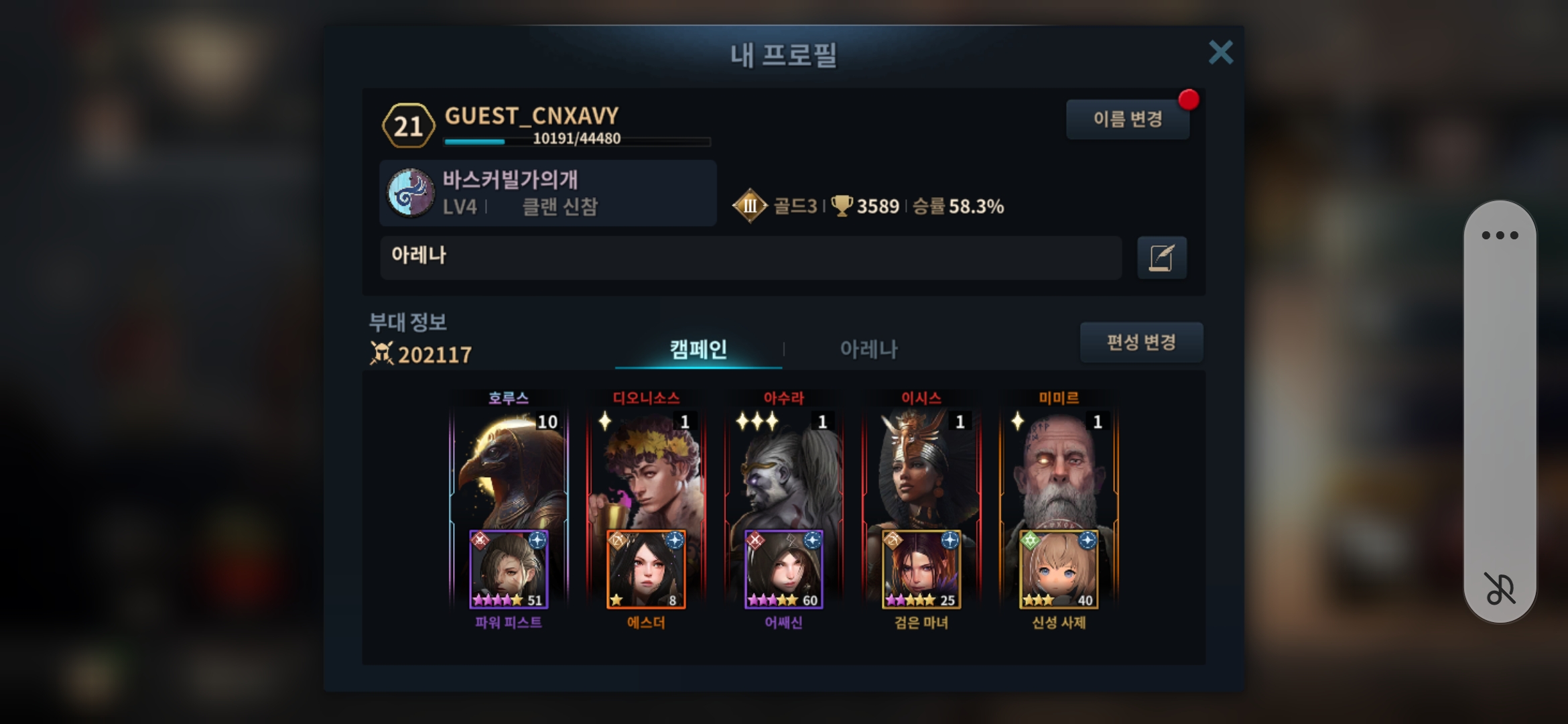Select the 디오니소스 card
This screenshot has height=724, width=1568.
click(x=646, y=469)
